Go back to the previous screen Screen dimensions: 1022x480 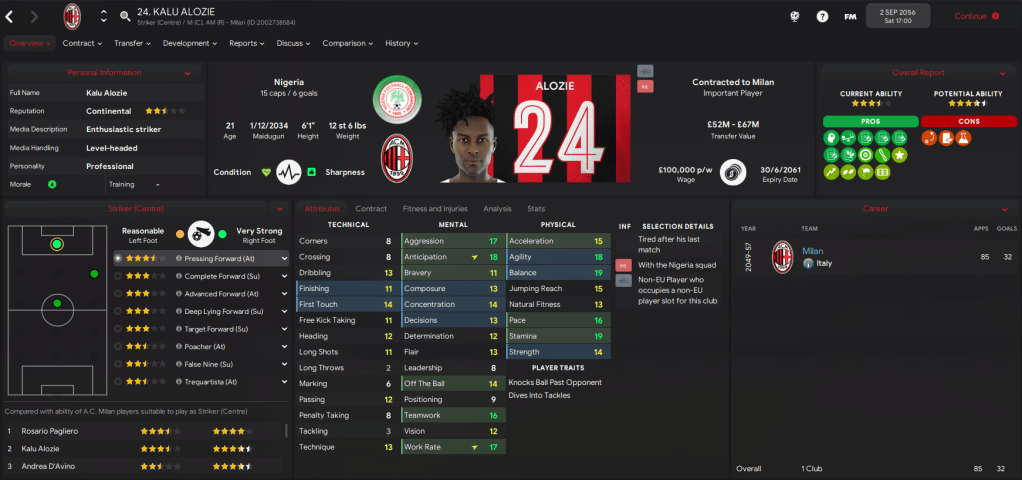pyautogui.click(x=10, y=16)
